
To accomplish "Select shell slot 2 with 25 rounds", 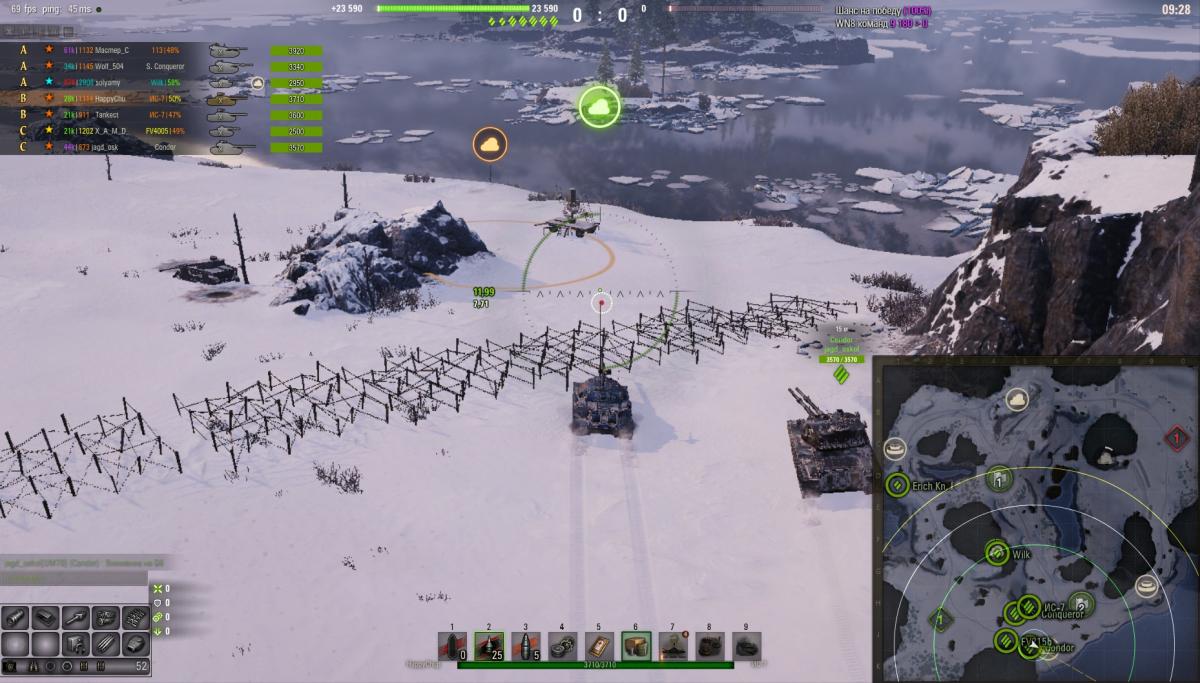I will coord(489,646).
